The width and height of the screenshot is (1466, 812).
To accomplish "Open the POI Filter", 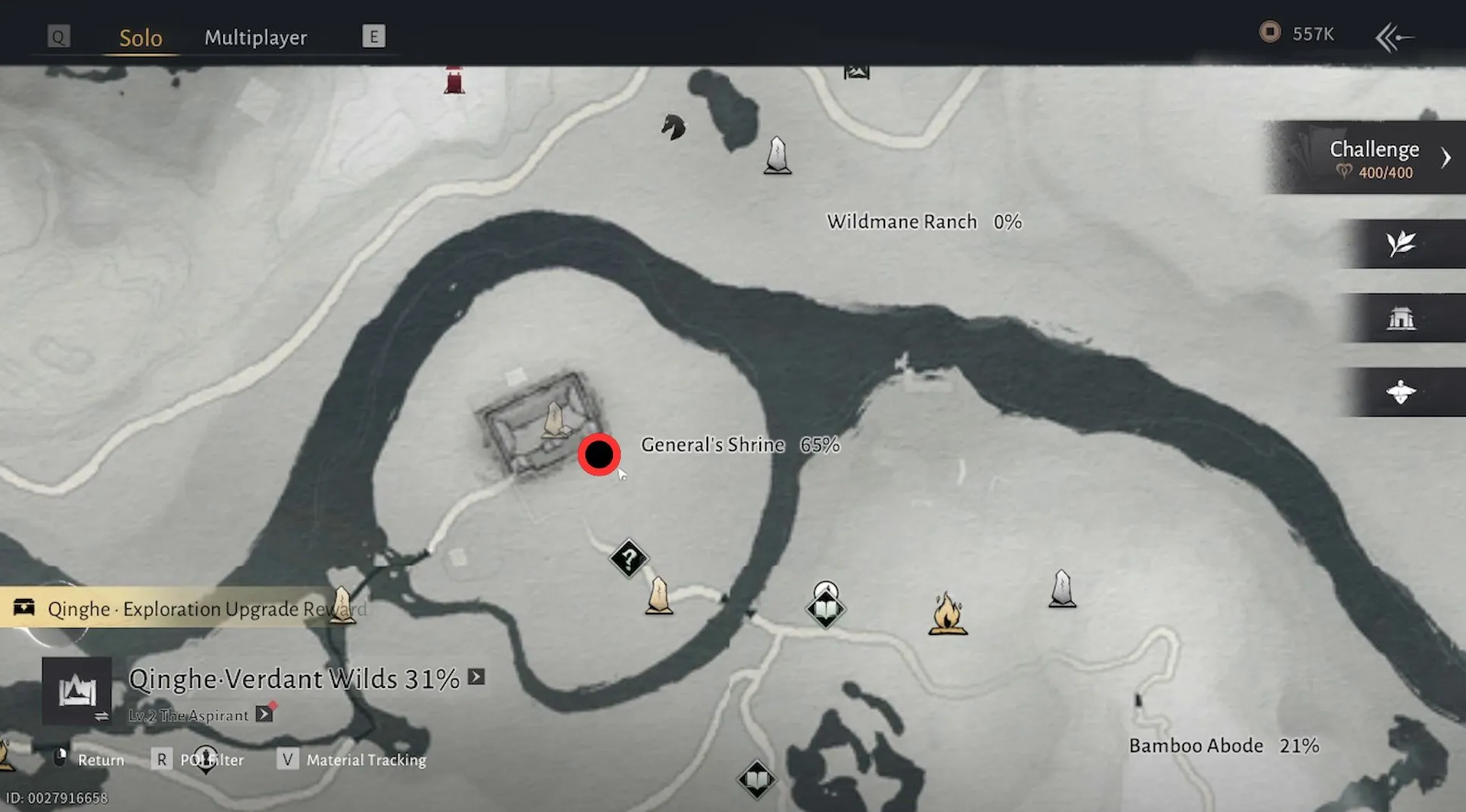I will click(x=199, y=760).
